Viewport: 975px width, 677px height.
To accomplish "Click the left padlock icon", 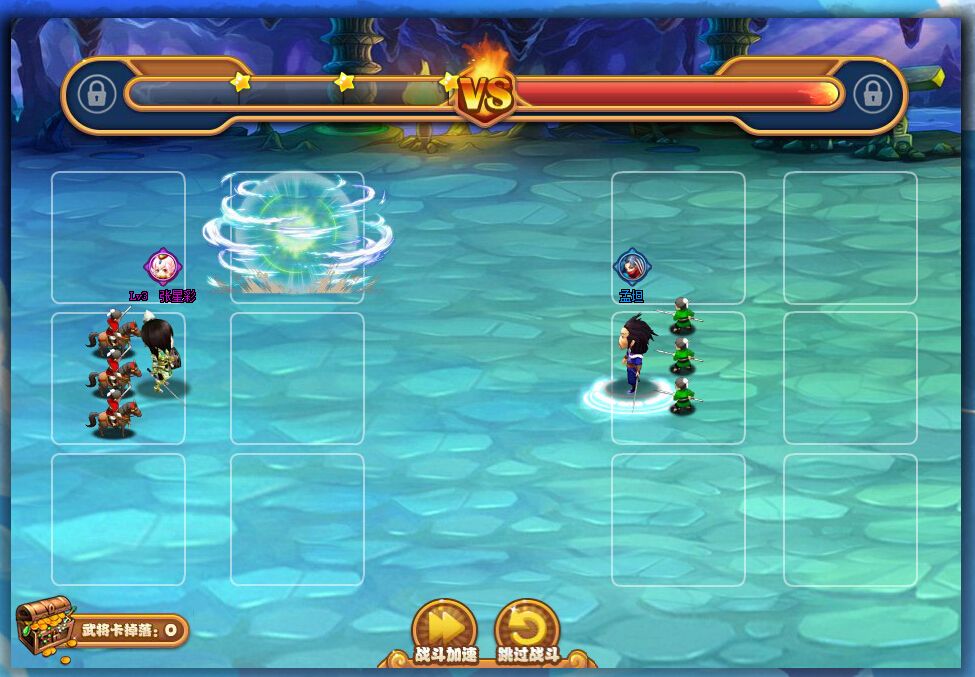I will 96,95.
